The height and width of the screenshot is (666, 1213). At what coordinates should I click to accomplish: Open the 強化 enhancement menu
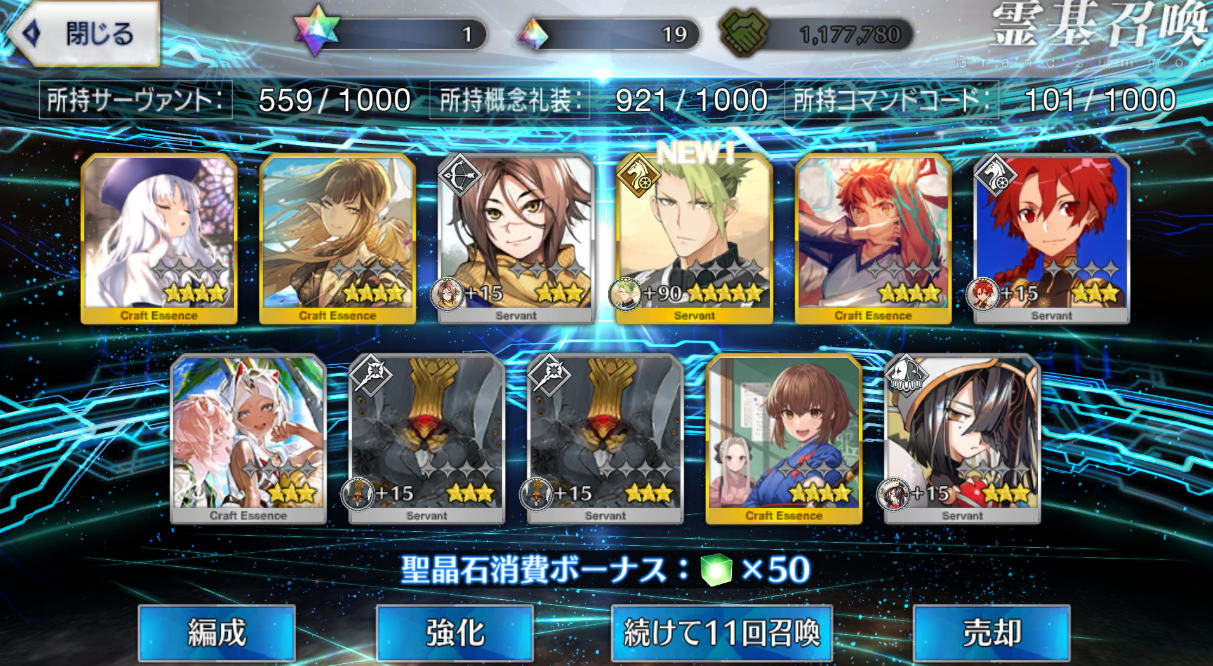pyautogui.click(x=455, y=632)
